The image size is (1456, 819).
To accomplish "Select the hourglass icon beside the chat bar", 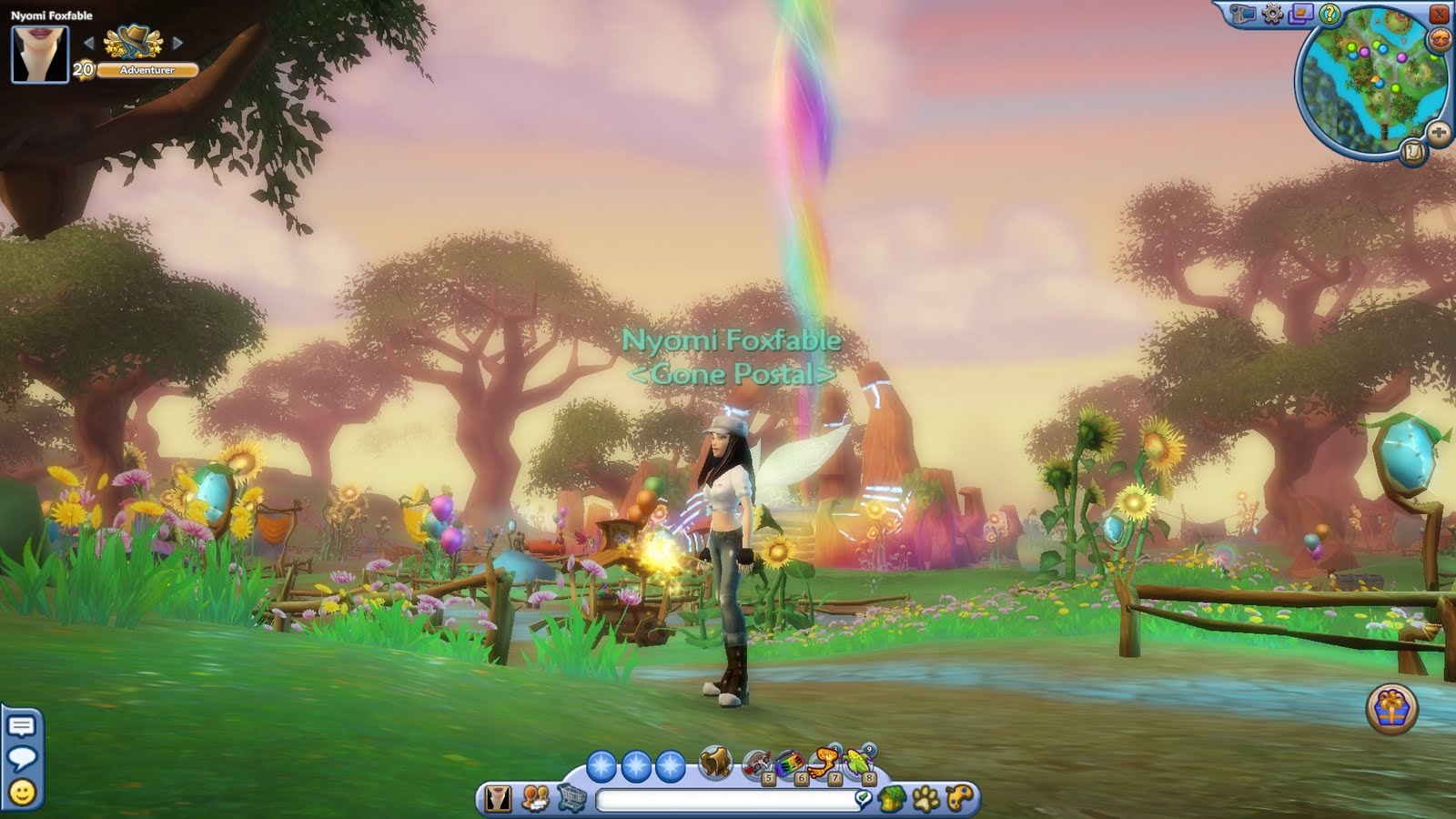I will tap(496, 796).
